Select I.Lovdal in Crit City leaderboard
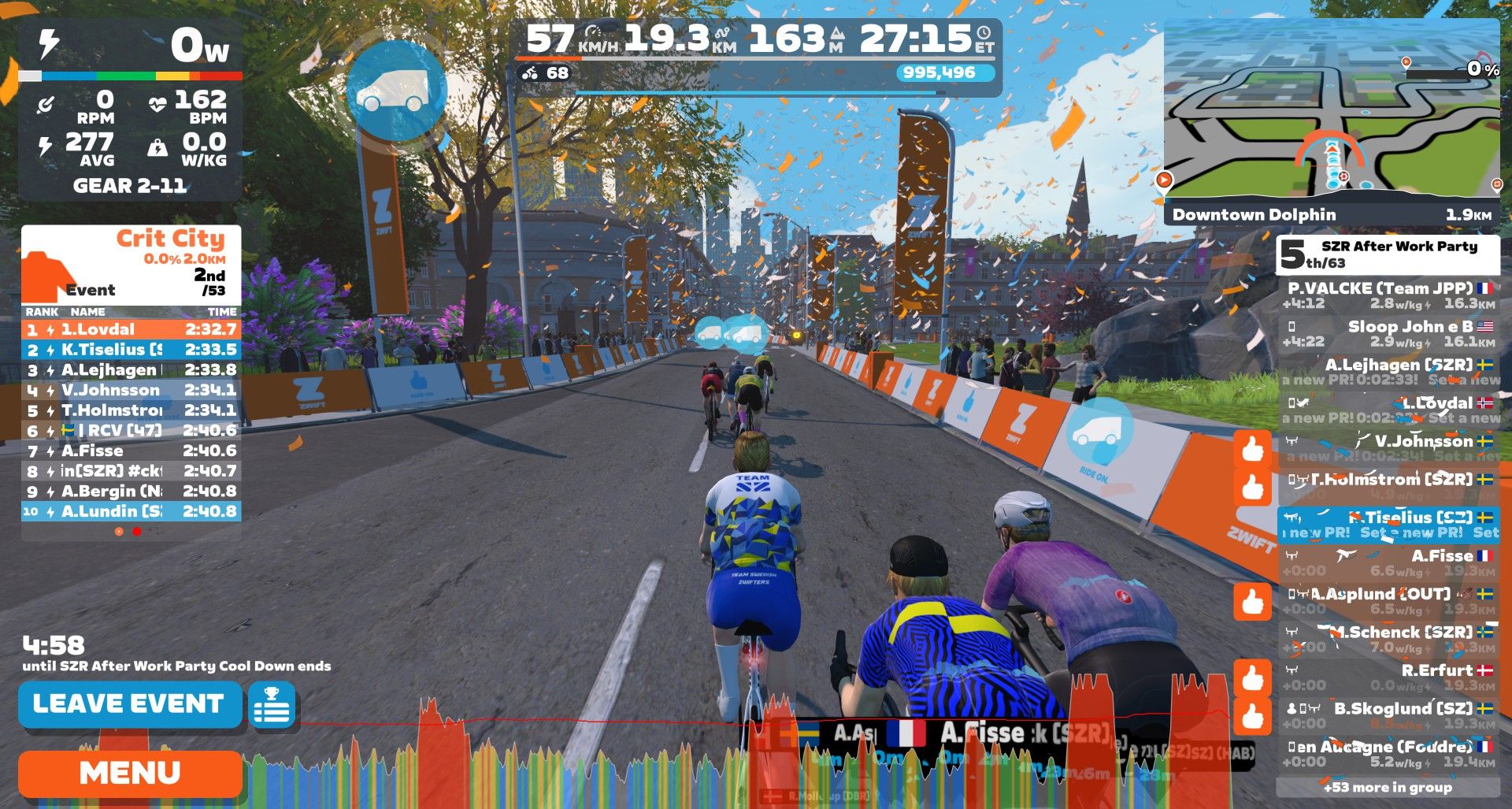 point(131,329)
